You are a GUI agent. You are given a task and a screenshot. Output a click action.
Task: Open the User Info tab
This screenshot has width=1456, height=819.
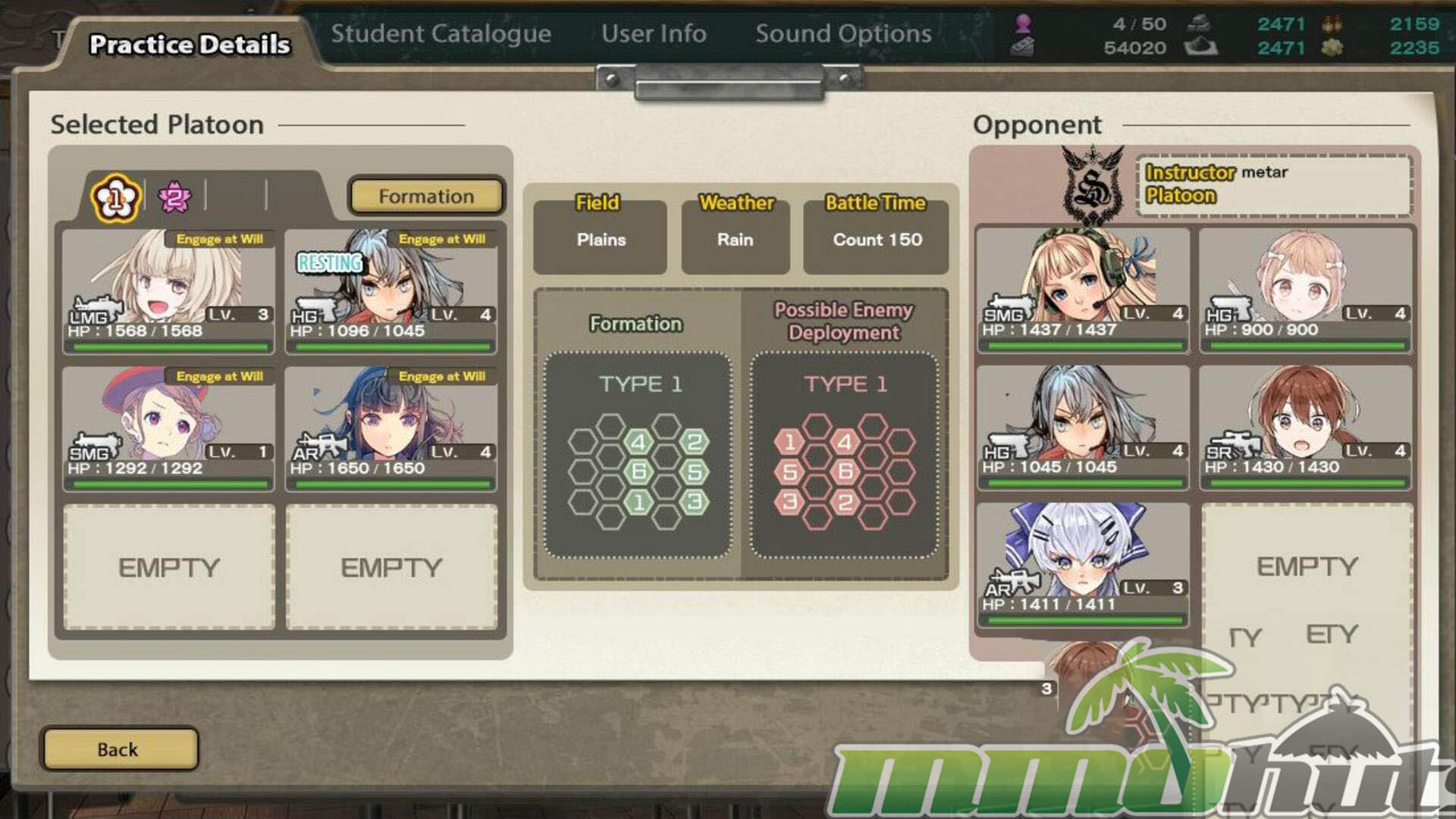pyautogui.click(x=654, y=34)
